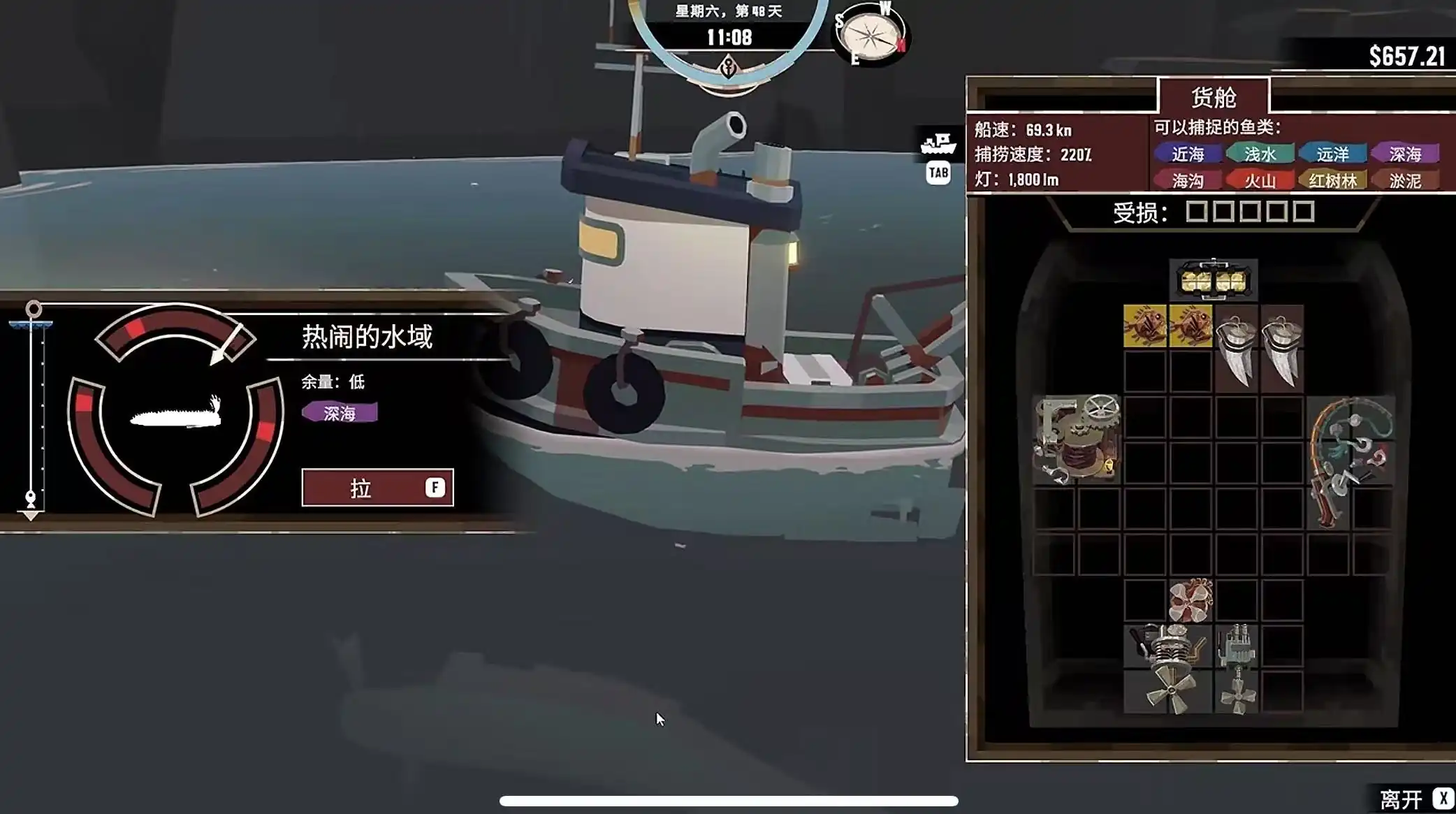Select the 货舱 cargo tab

pyautogui.click(x=1214, y=97)
